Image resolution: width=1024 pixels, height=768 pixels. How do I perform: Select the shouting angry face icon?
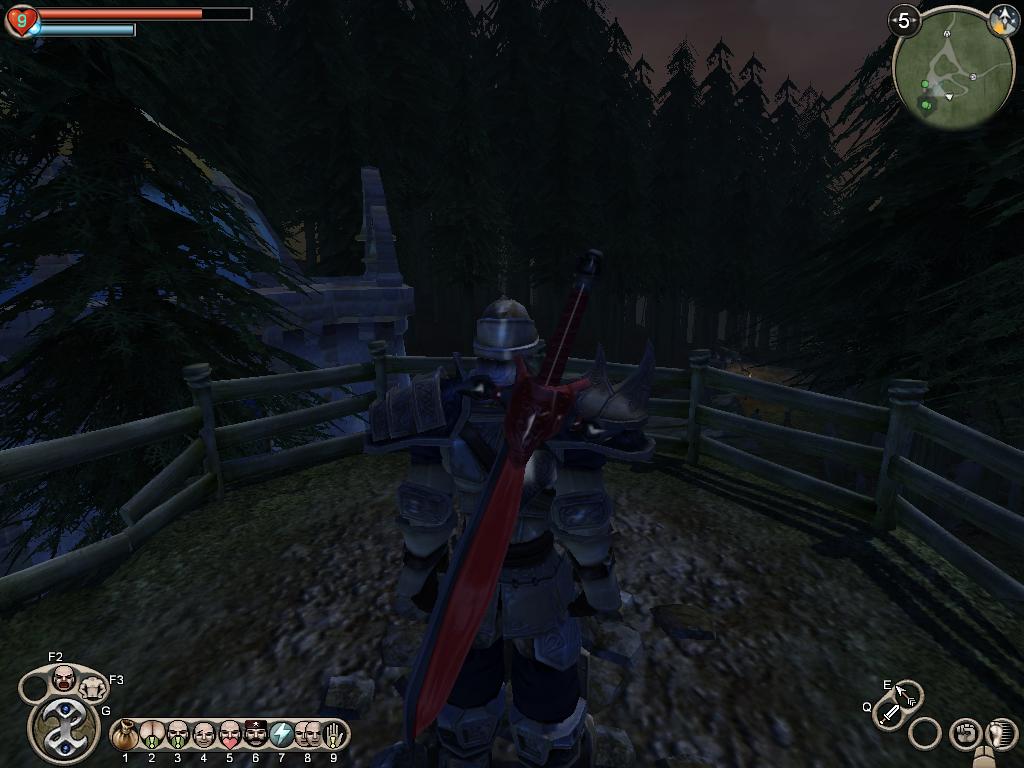(x=64, y=679)
